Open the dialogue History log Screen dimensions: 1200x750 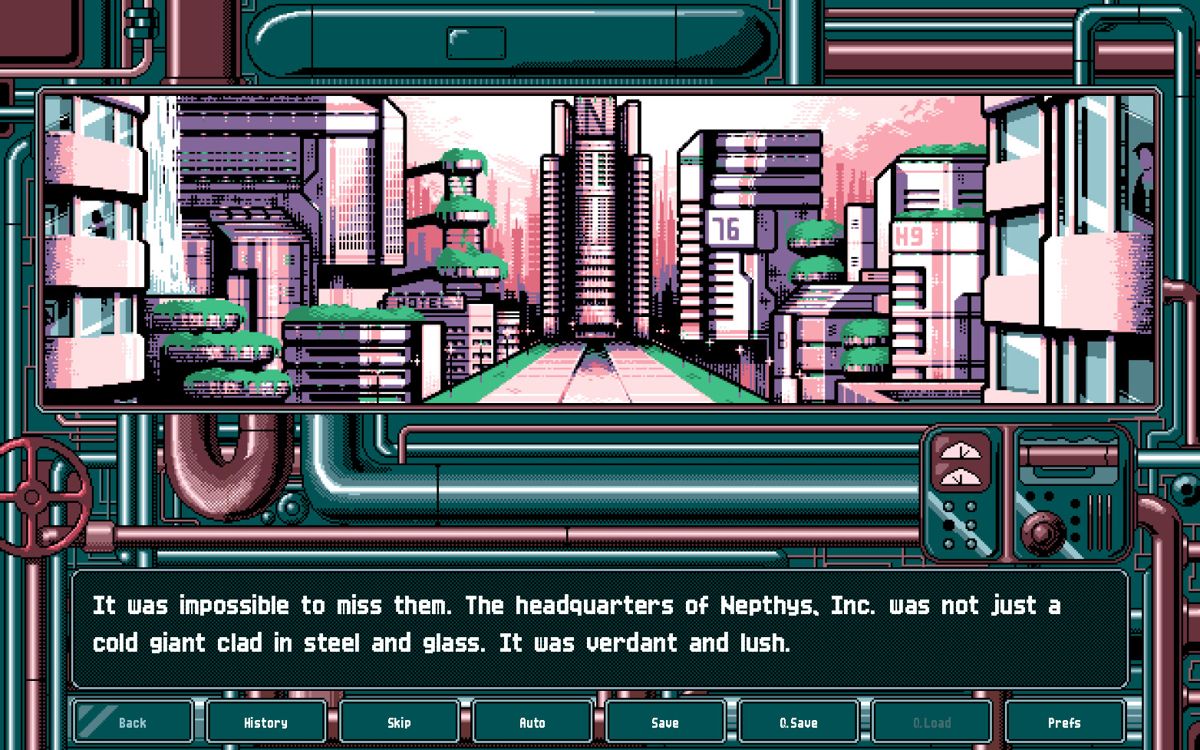265,722
